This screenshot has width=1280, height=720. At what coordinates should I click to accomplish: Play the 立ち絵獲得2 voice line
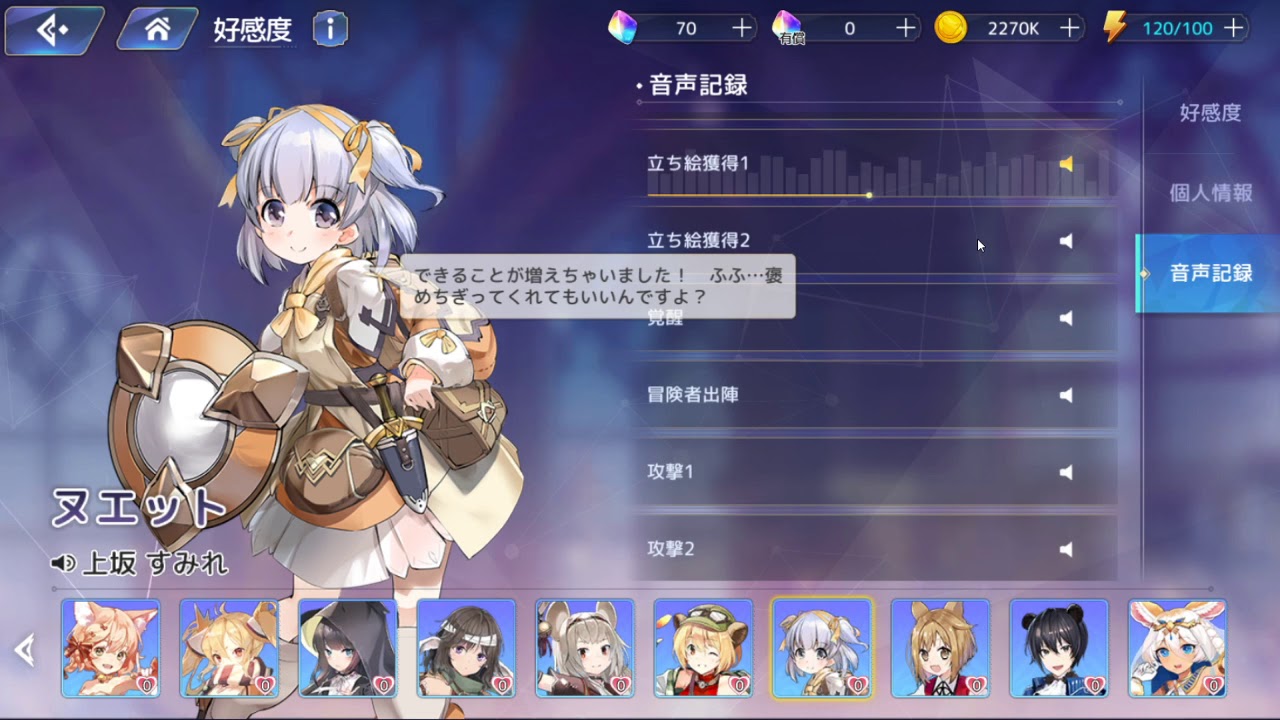(x=1066, y=241)
